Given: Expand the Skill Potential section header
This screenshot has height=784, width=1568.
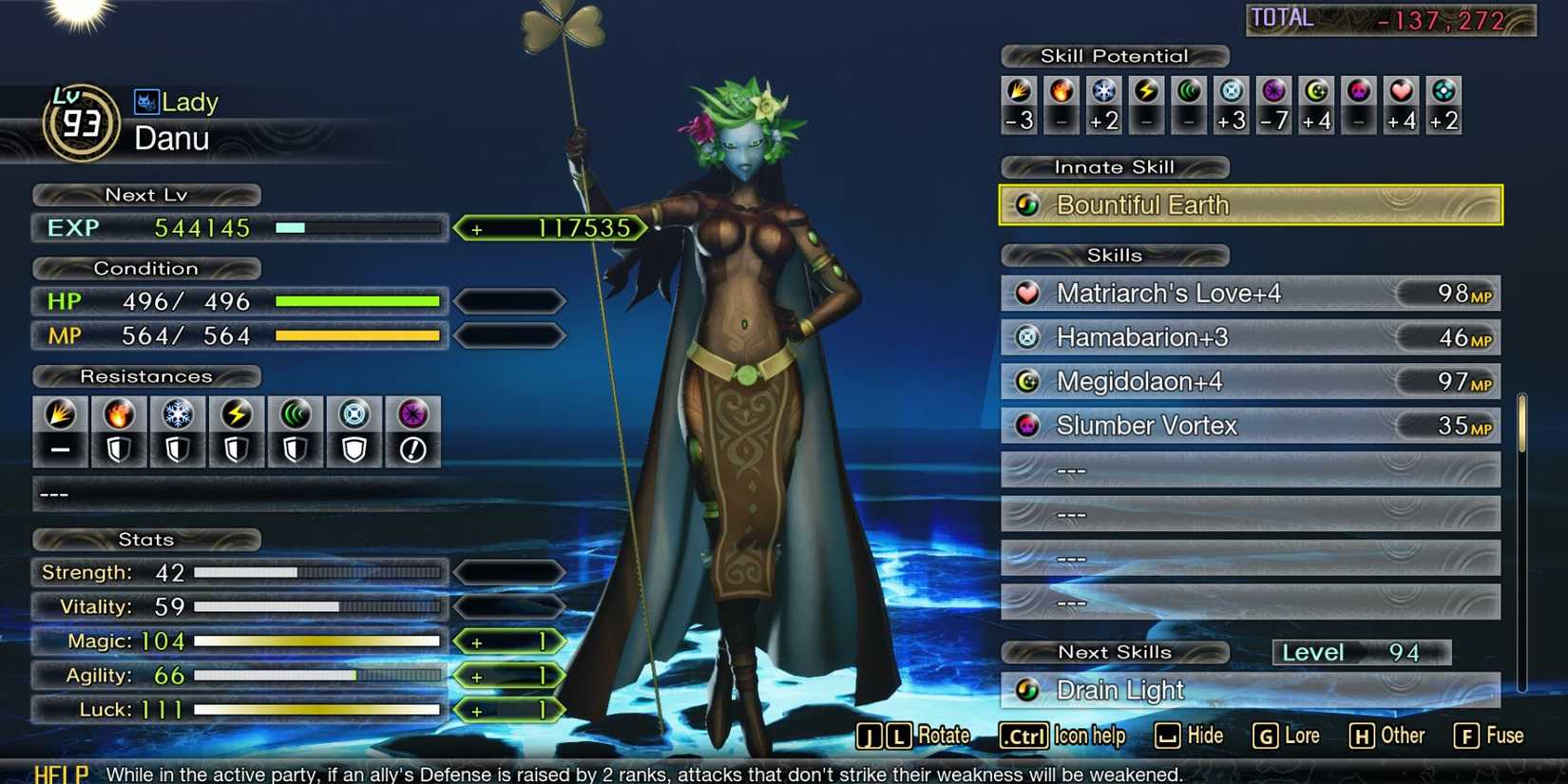Looking at the screenshot, I should tap(1114, 56).
